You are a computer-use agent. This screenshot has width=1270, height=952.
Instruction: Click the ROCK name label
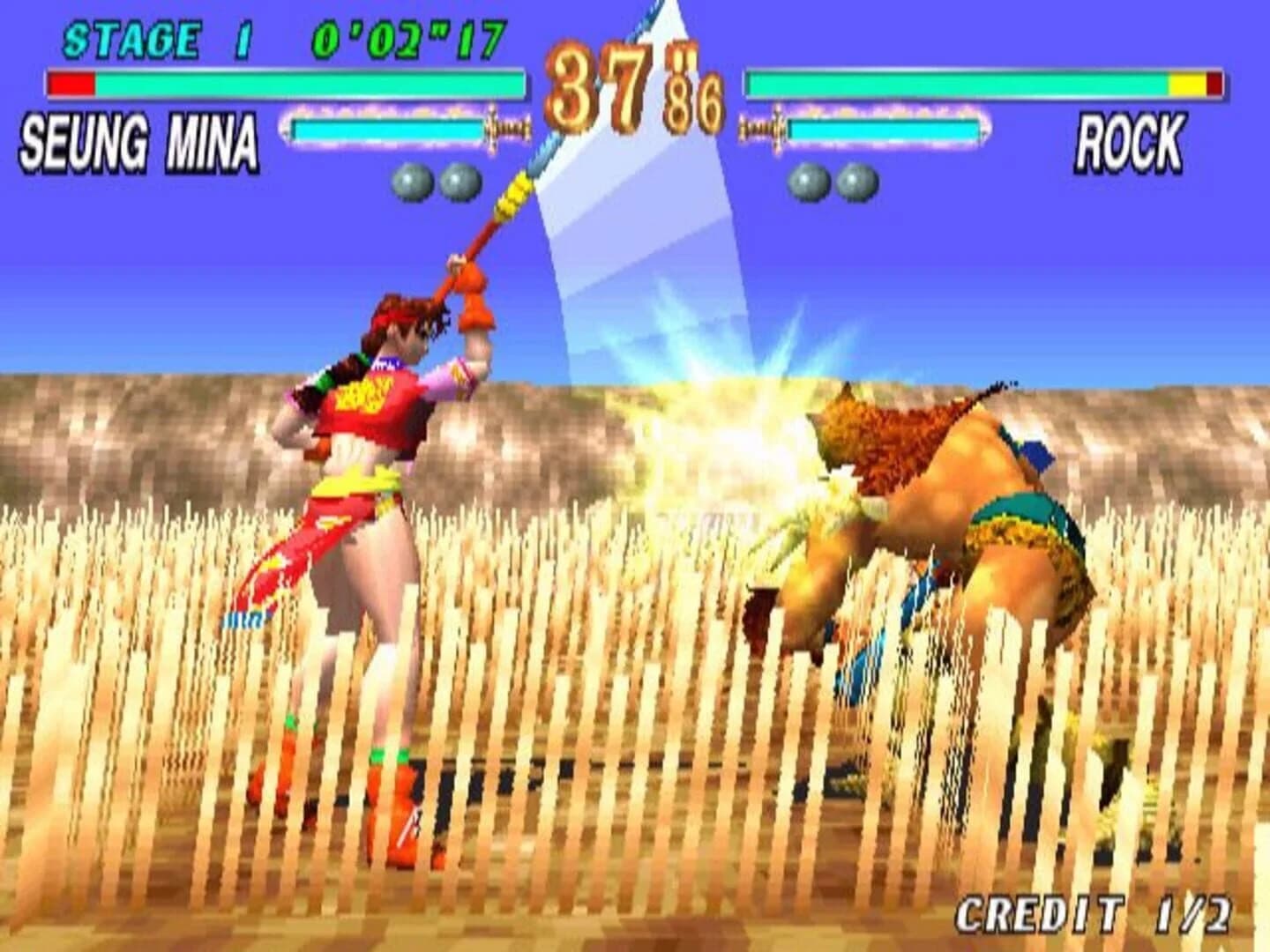point(1131,141)
